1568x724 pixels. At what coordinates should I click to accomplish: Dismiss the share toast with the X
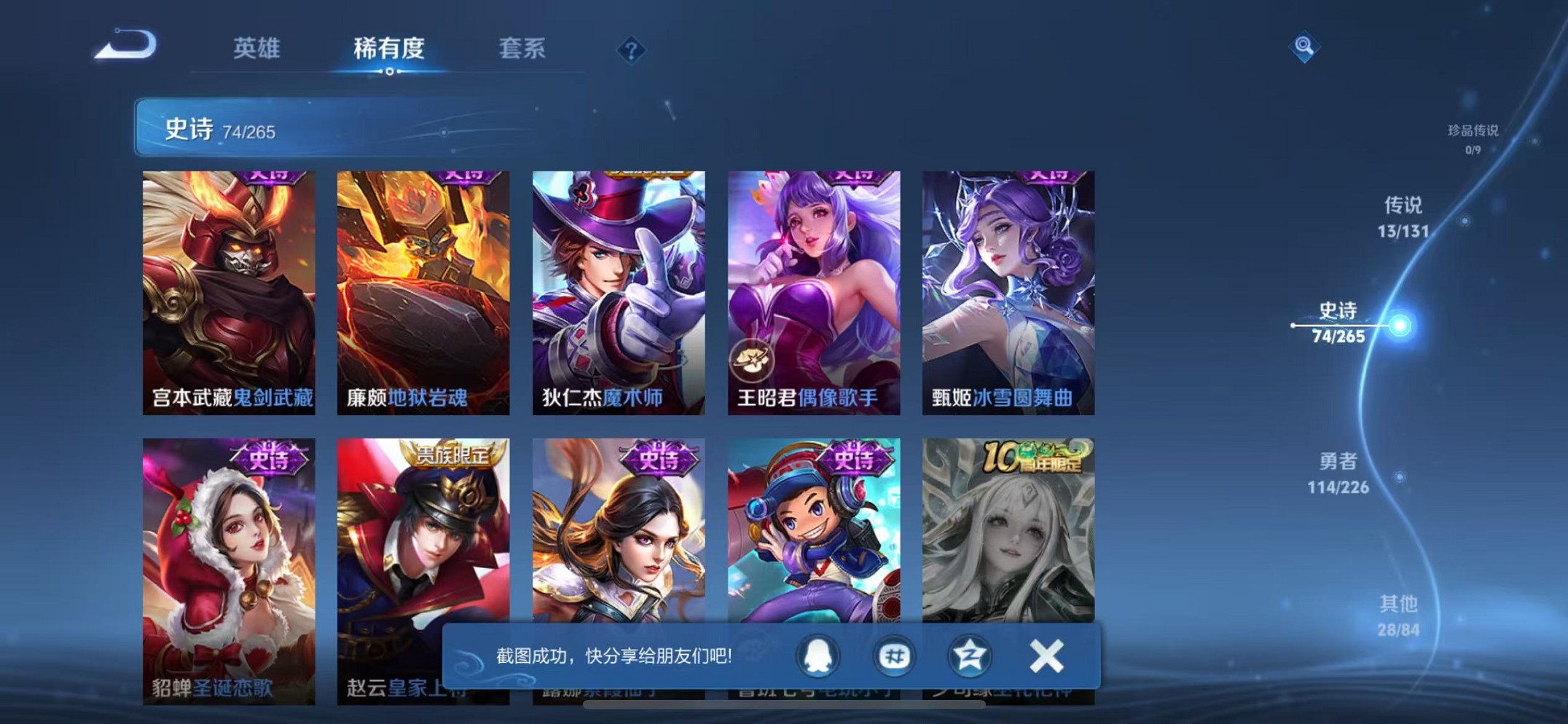pyautogui.click(x=1046, y=656)
